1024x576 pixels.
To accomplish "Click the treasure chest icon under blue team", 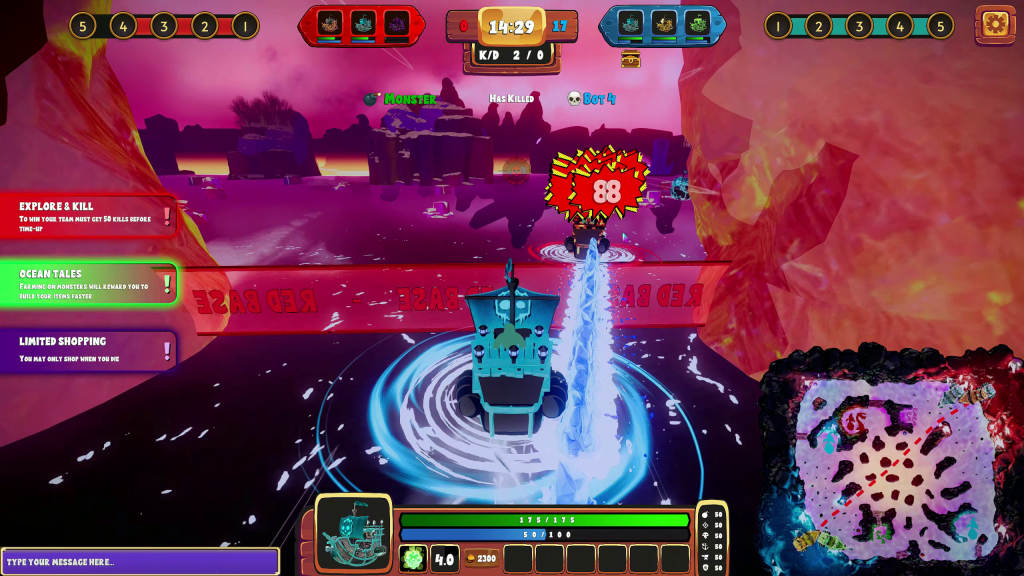I will (x=630, y=59).
